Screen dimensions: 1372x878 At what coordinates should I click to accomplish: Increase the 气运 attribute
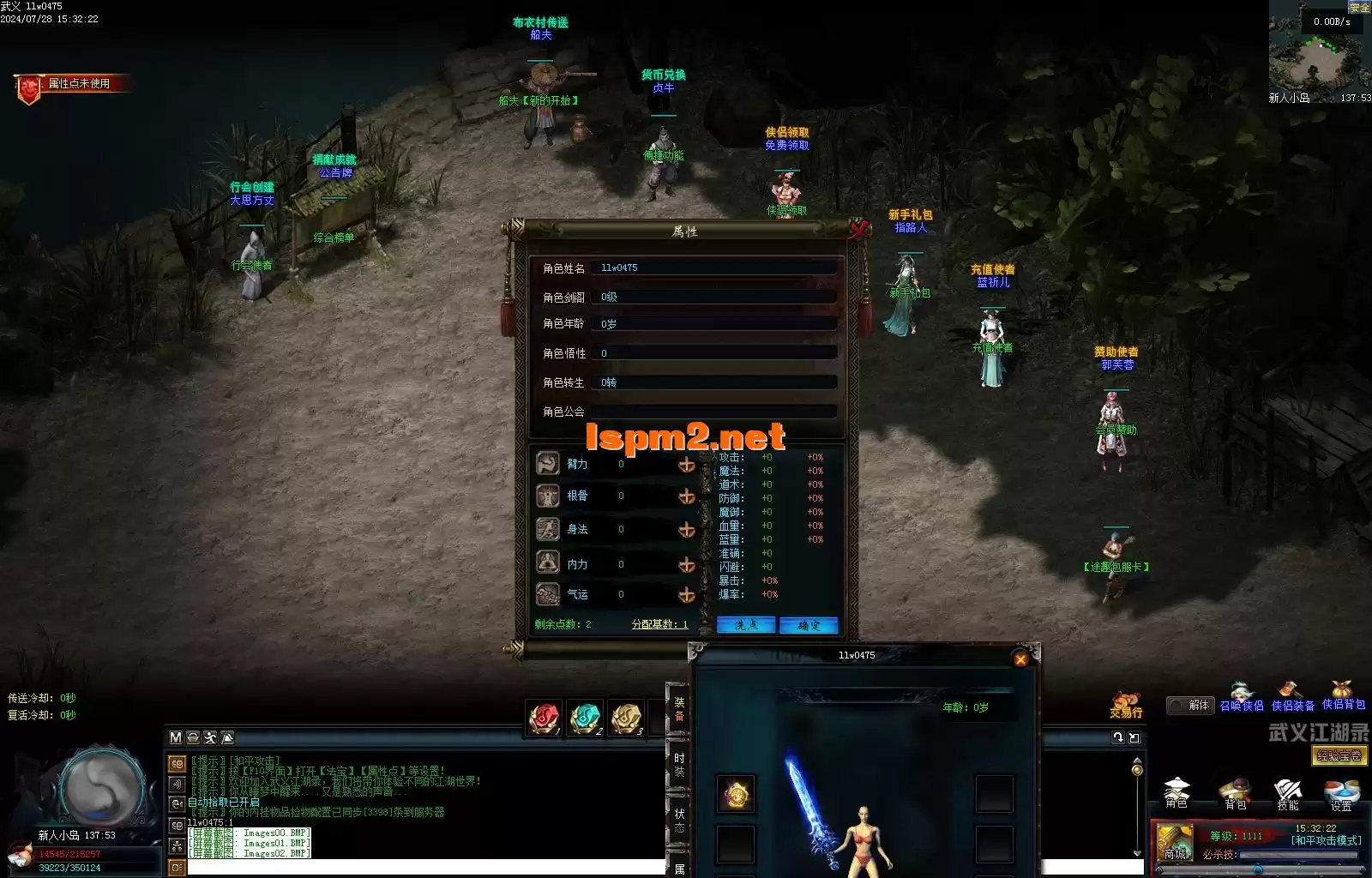point(686,595)
